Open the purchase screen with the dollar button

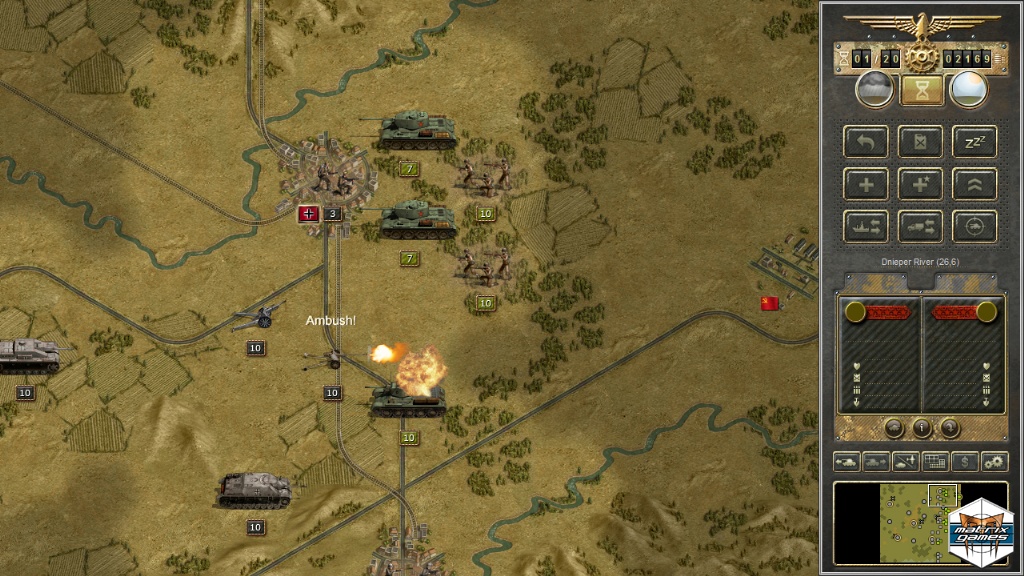point(965,462)
